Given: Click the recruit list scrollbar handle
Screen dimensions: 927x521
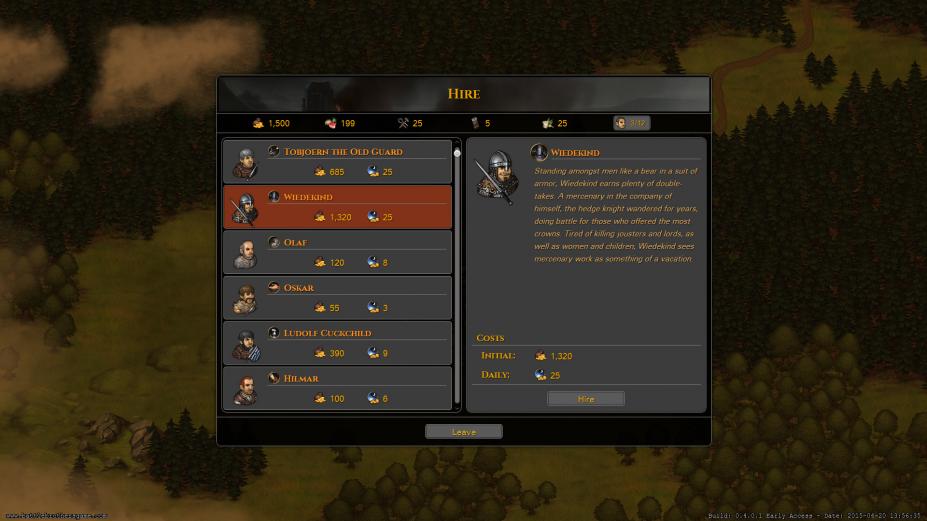Looking at the screenshot, I should pyautogui.click(x=457, y=153).
